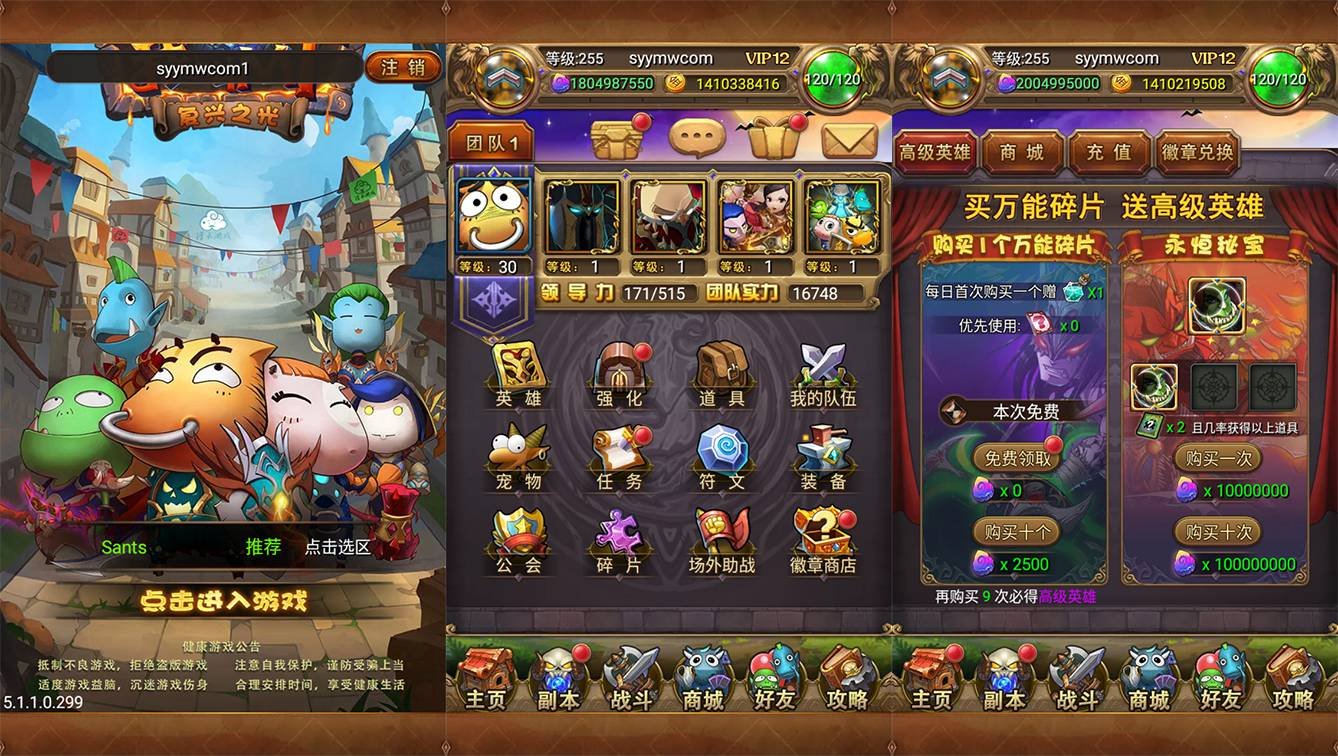This screenshot has width=1338, height=756.
Task: Open the 英雄 heroes menu
Action: click(519, 375)
